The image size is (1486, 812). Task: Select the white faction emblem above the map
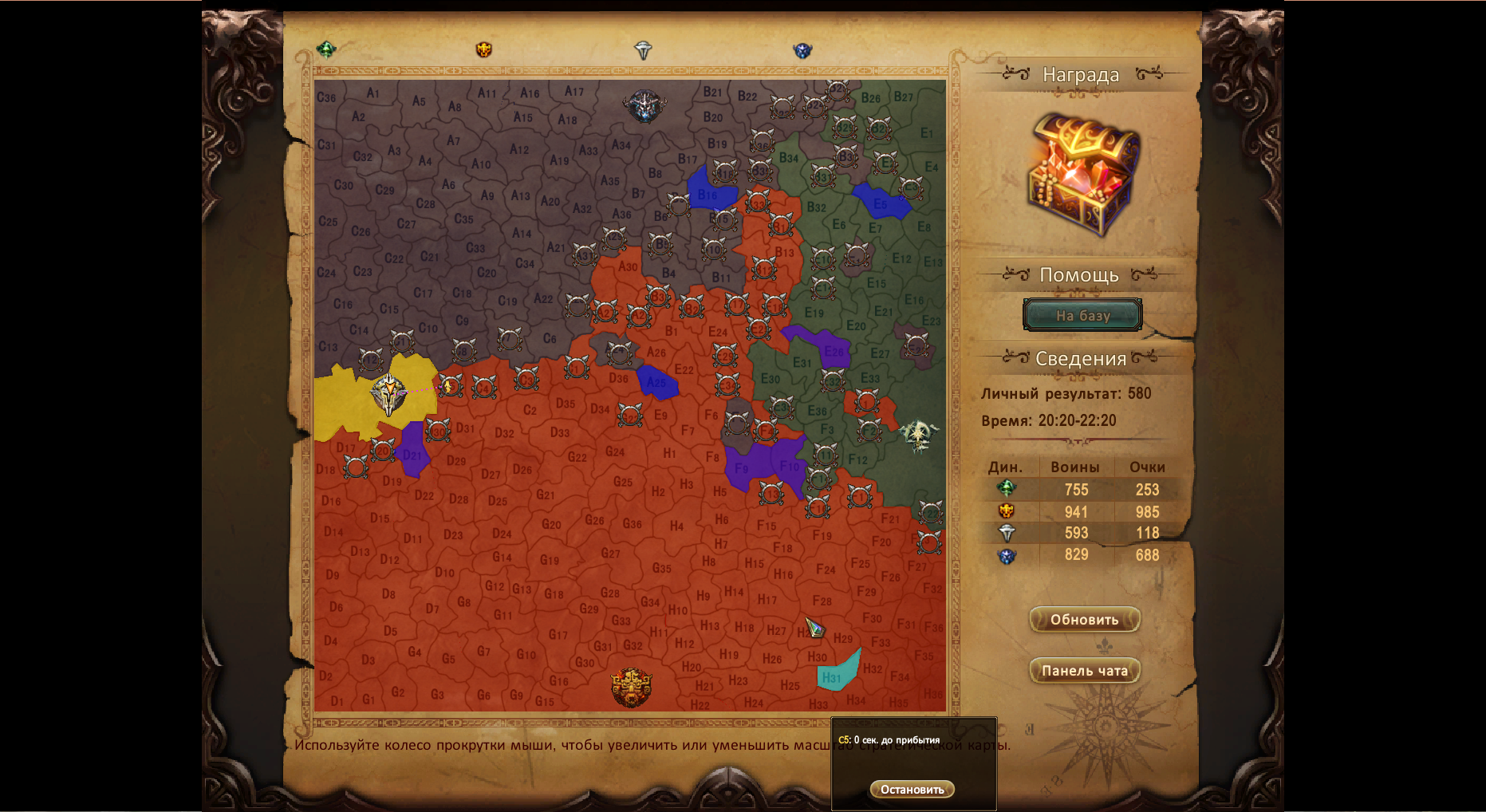point(643,50)
